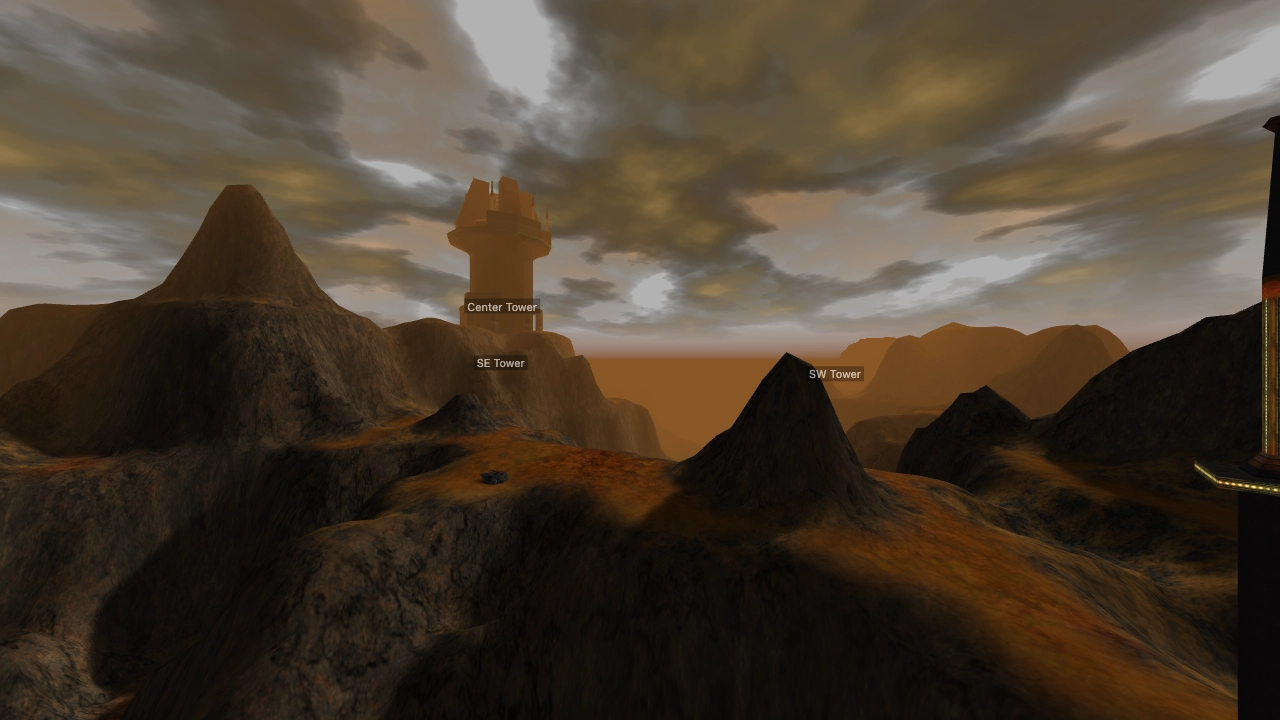Click the lit landing pad at right edge
1280x720 pixels.
[1235, 470]
